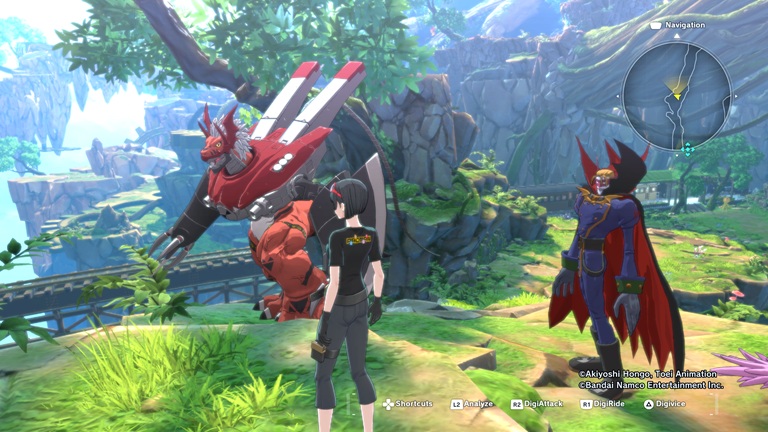Image resolution: width=768 pixels, height=432 pixels.
Task: Click the yellow player arrow on the minimap
Action: [x=677, y=94]
